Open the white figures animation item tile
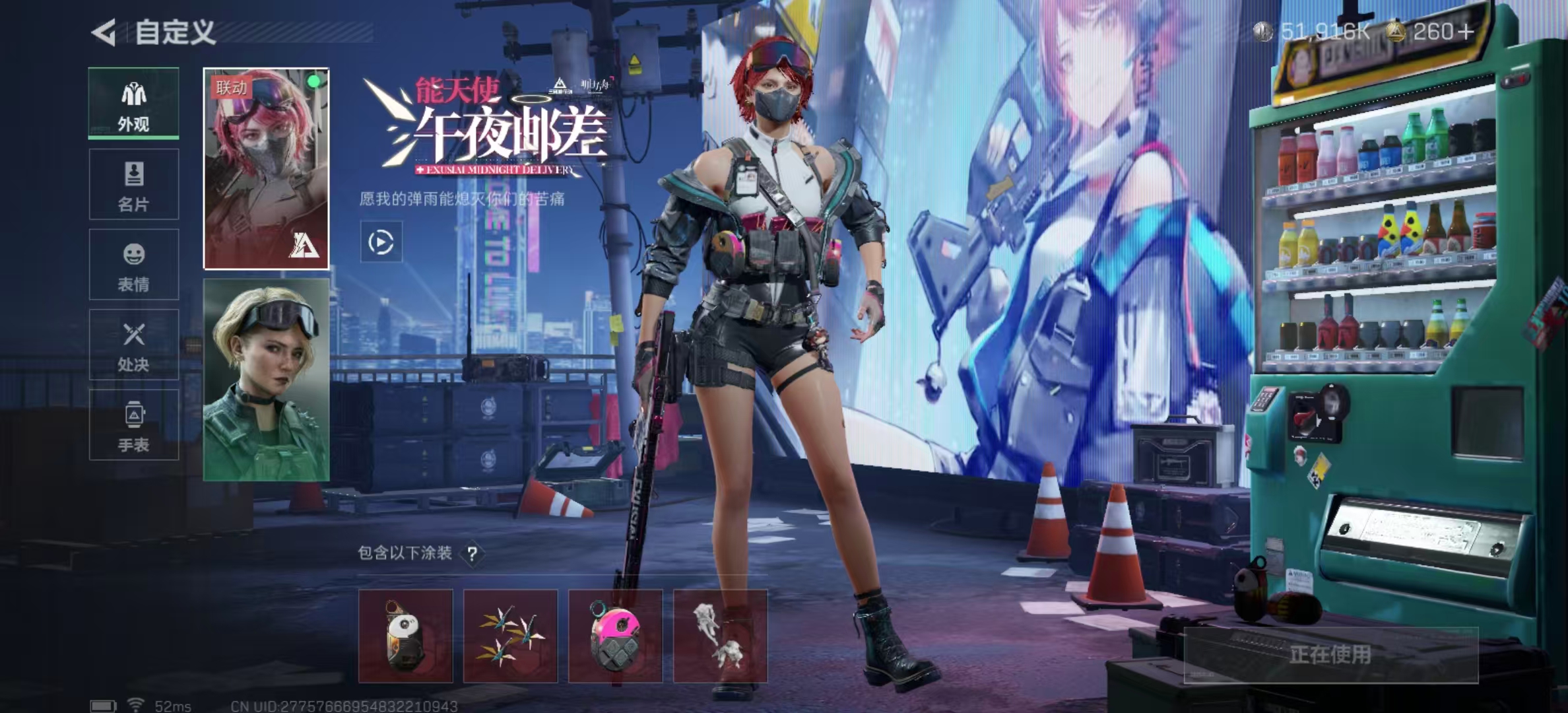The image size is (1568, 713). [720, 636]
